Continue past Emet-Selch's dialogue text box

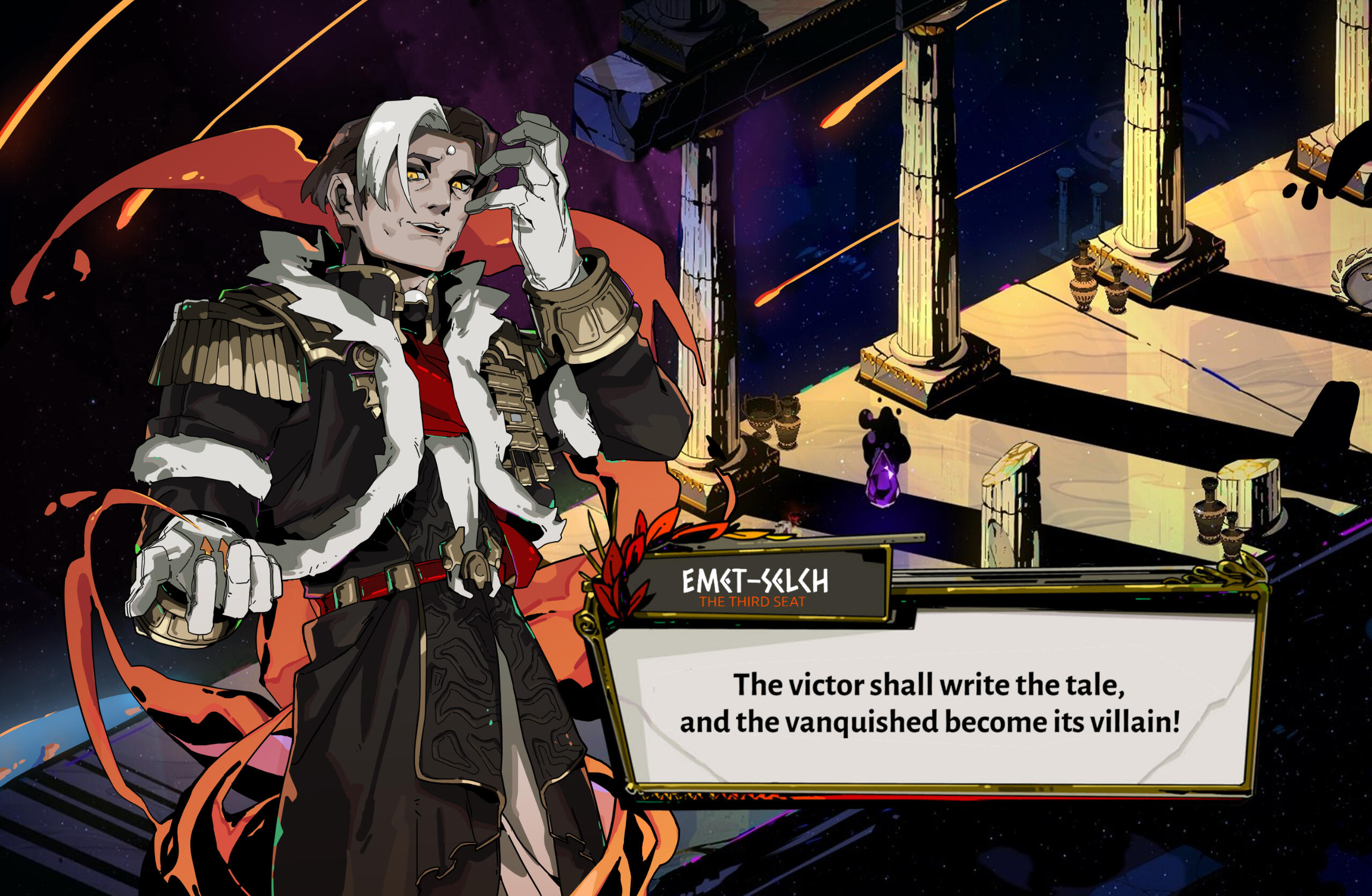click(929, 703)
